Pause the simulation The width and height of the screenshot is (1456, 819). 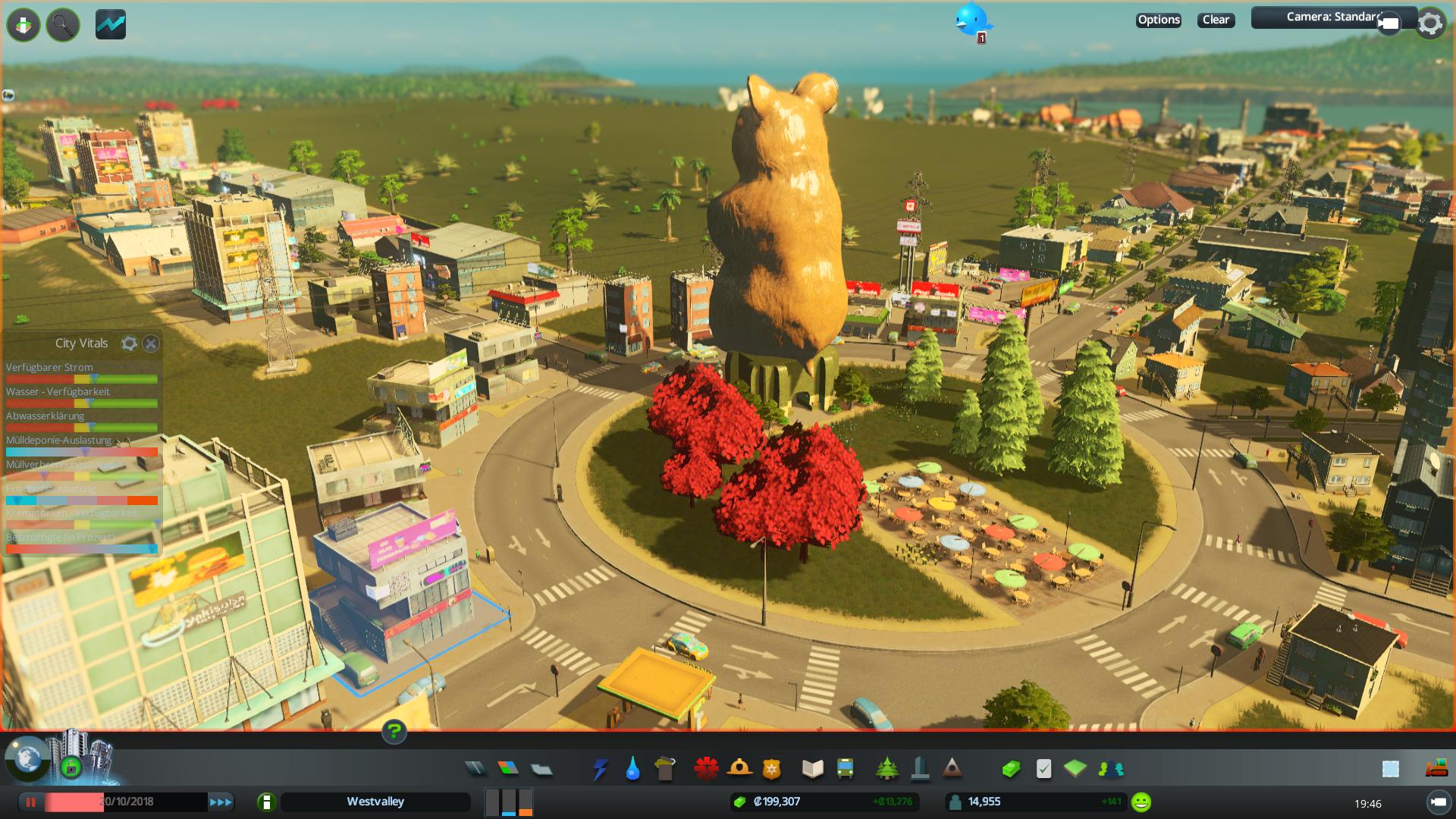31,802
